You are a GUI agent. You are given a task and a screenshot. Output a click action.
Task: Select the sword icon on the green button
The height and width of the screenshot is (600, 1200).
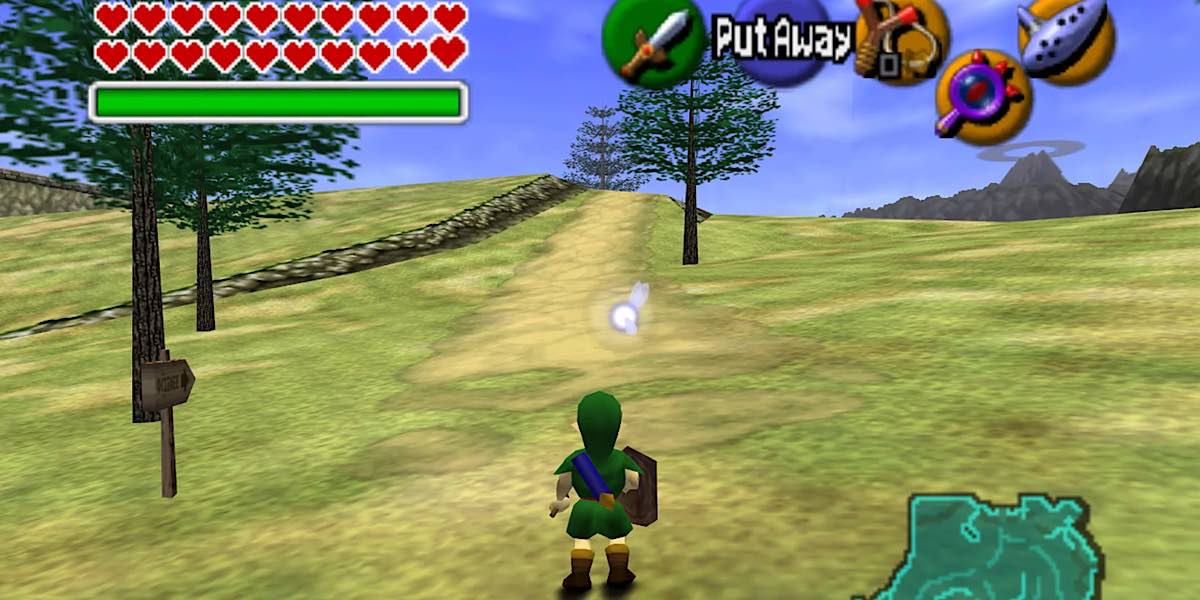tap(654, 43)
